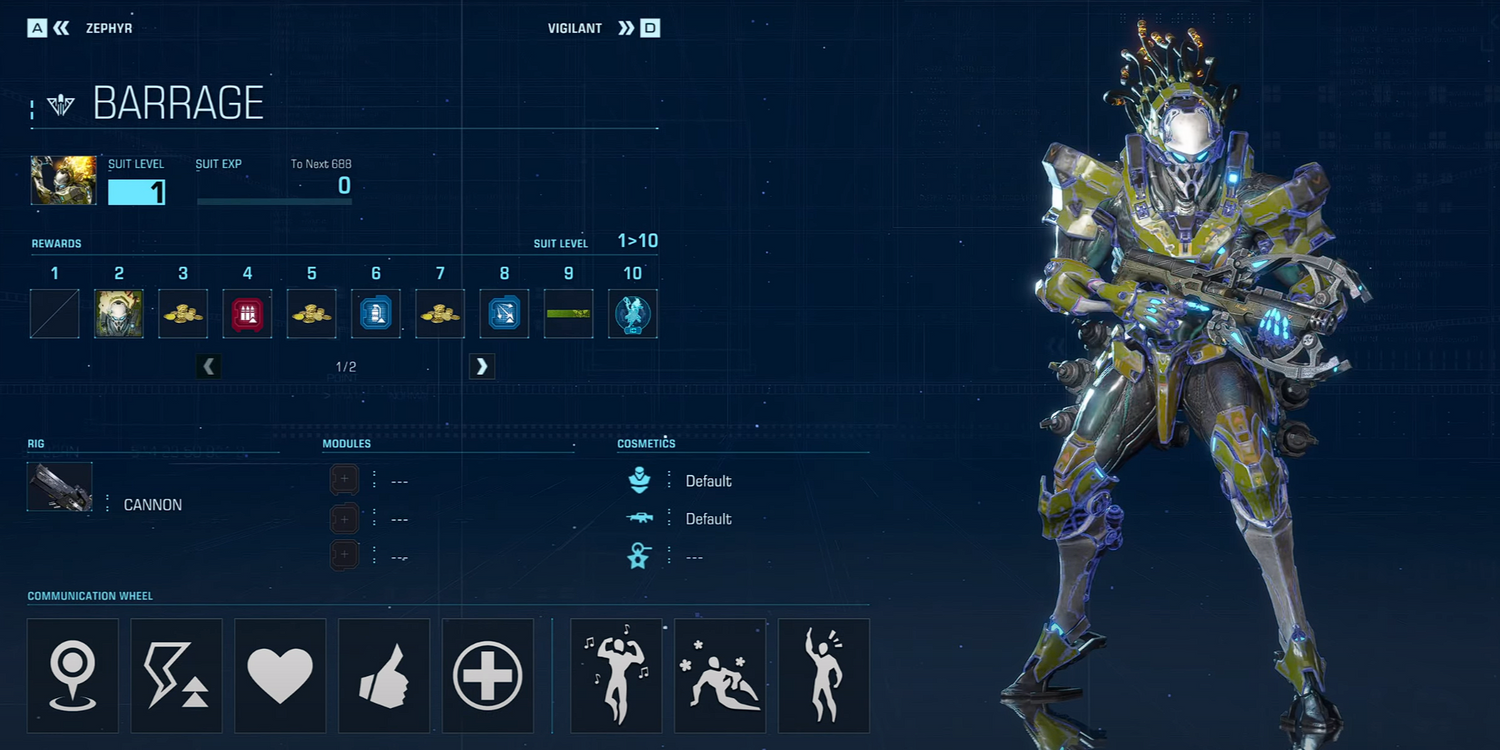Select the thumbs up communication slot

[x=384, y=676]
